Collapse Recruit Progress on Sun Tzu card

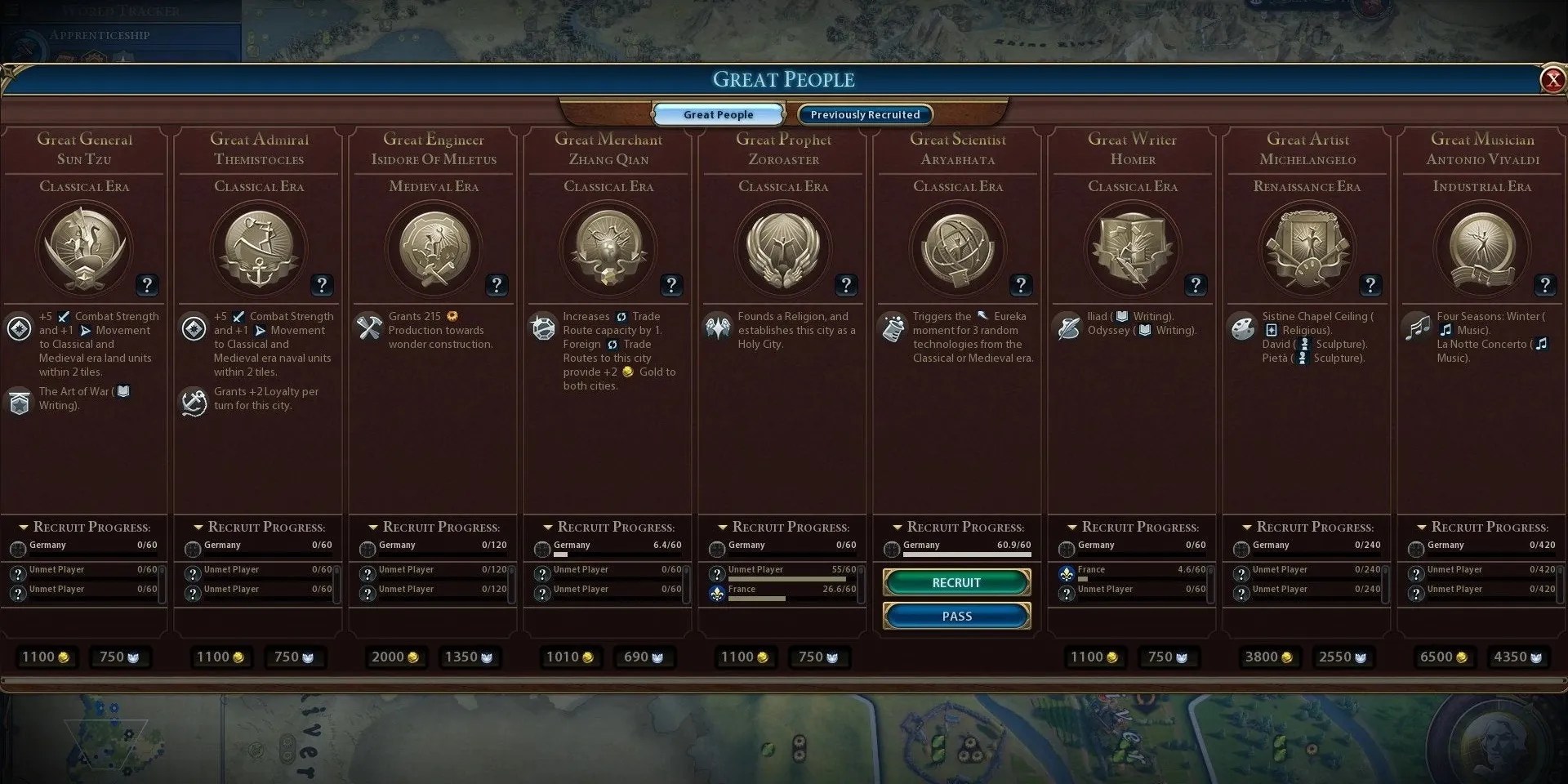(24, 527)
